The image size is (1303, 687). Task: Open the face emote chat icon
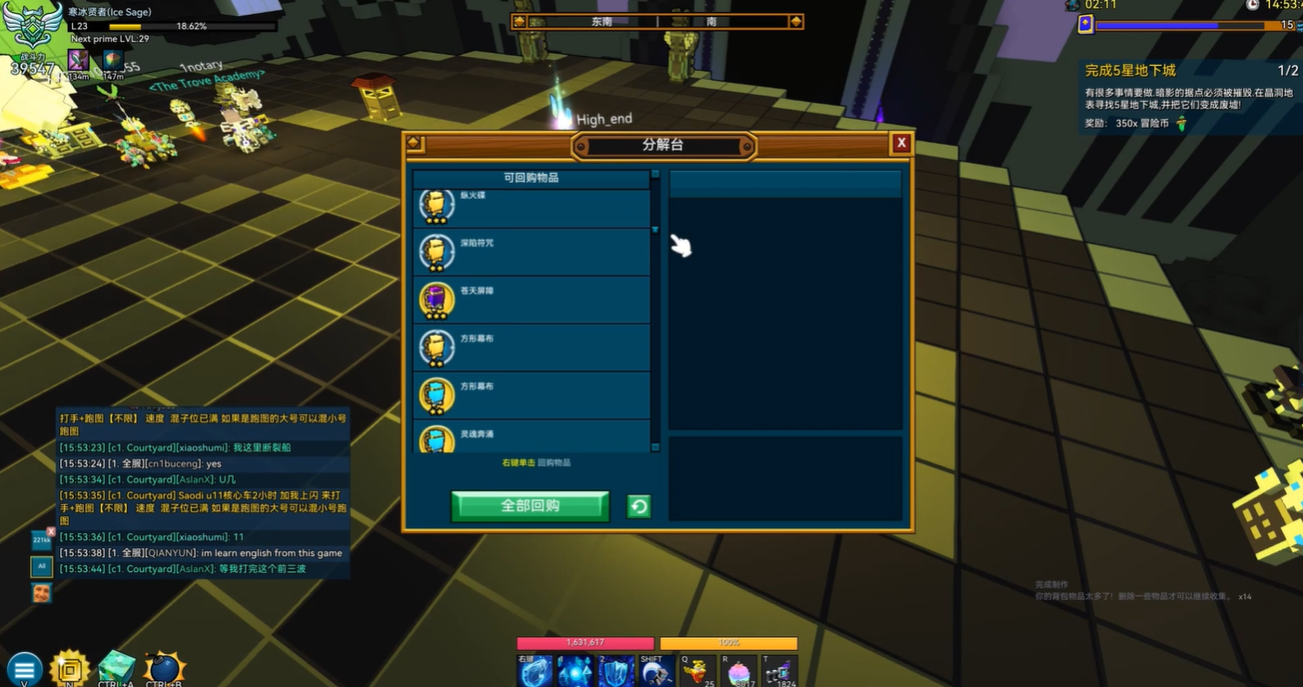(x=41, y=593)
